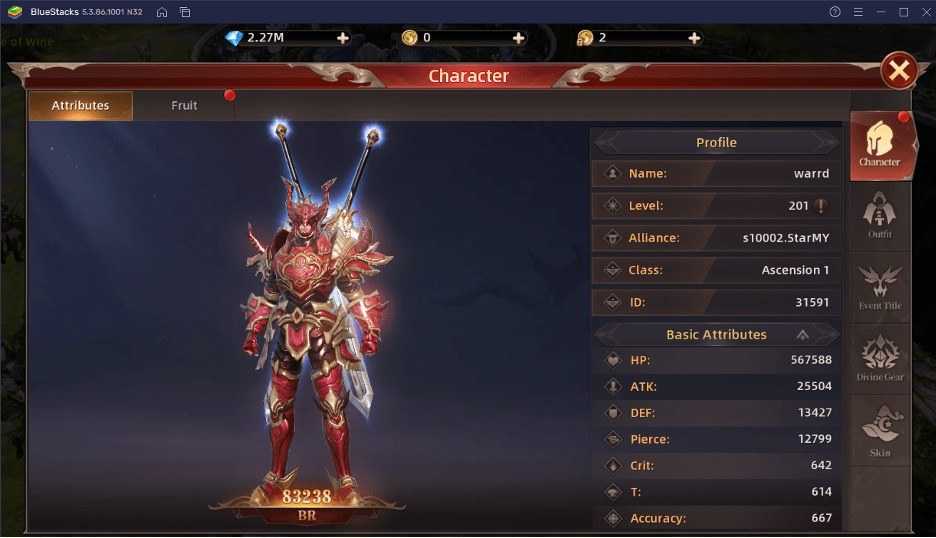This screenshot has height=538, width=936.
Task: Select the Attributes tab
Action: [x=80, y=105]
